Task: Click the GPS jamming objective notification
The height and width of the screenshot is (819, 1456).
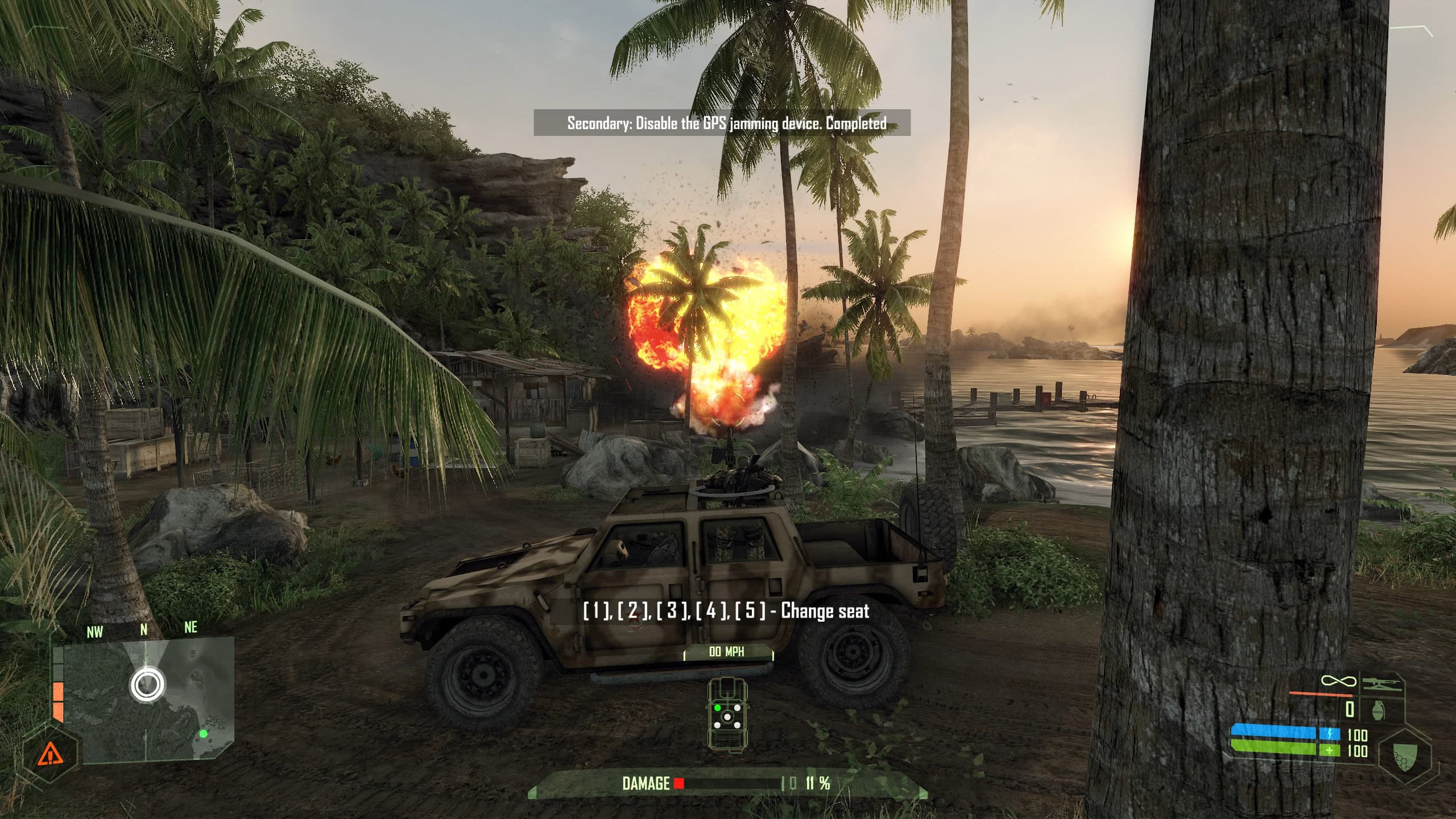Action: (x=722, y=123)
